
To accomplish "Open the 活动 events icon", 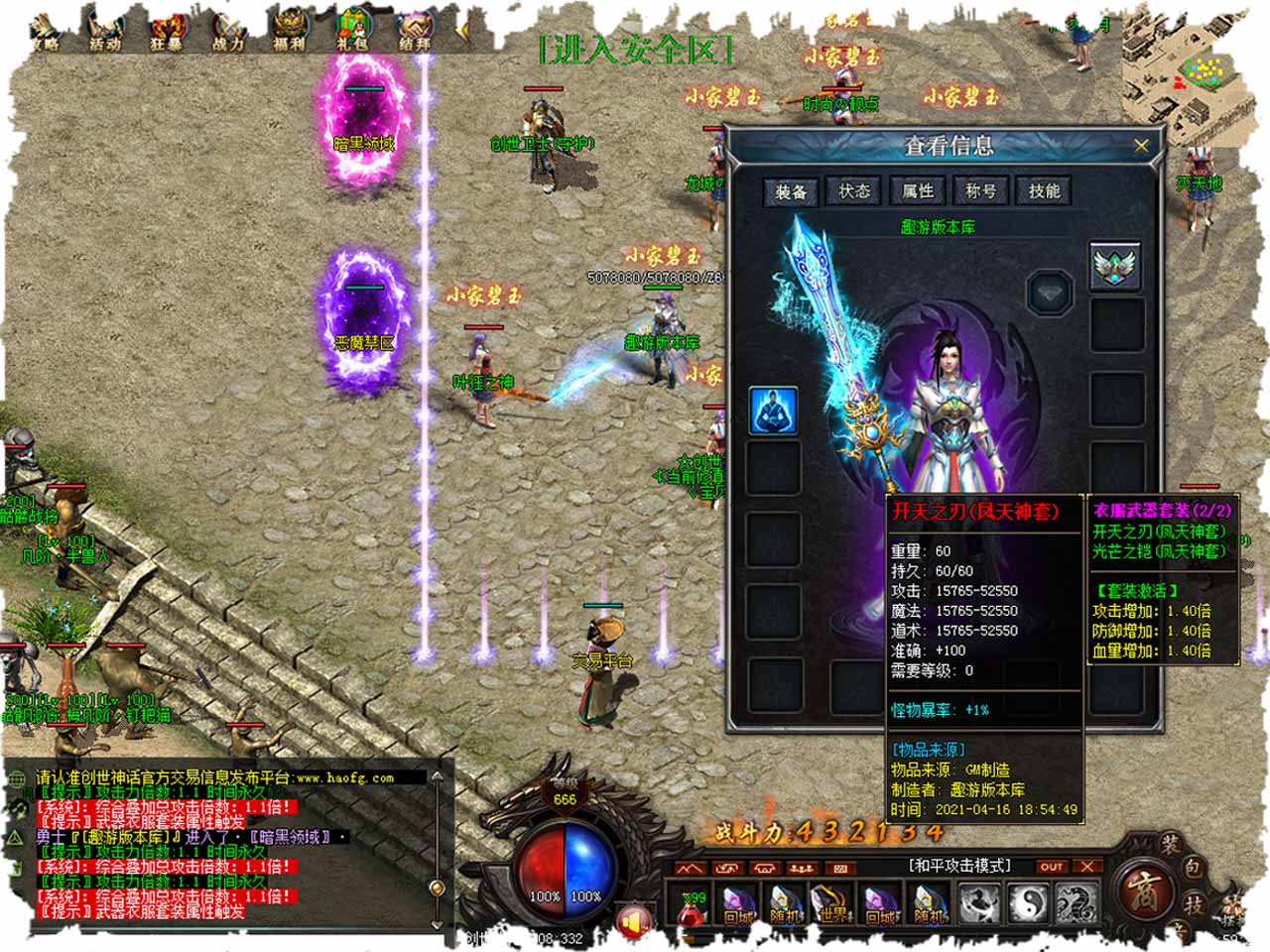I will (105, 30).
